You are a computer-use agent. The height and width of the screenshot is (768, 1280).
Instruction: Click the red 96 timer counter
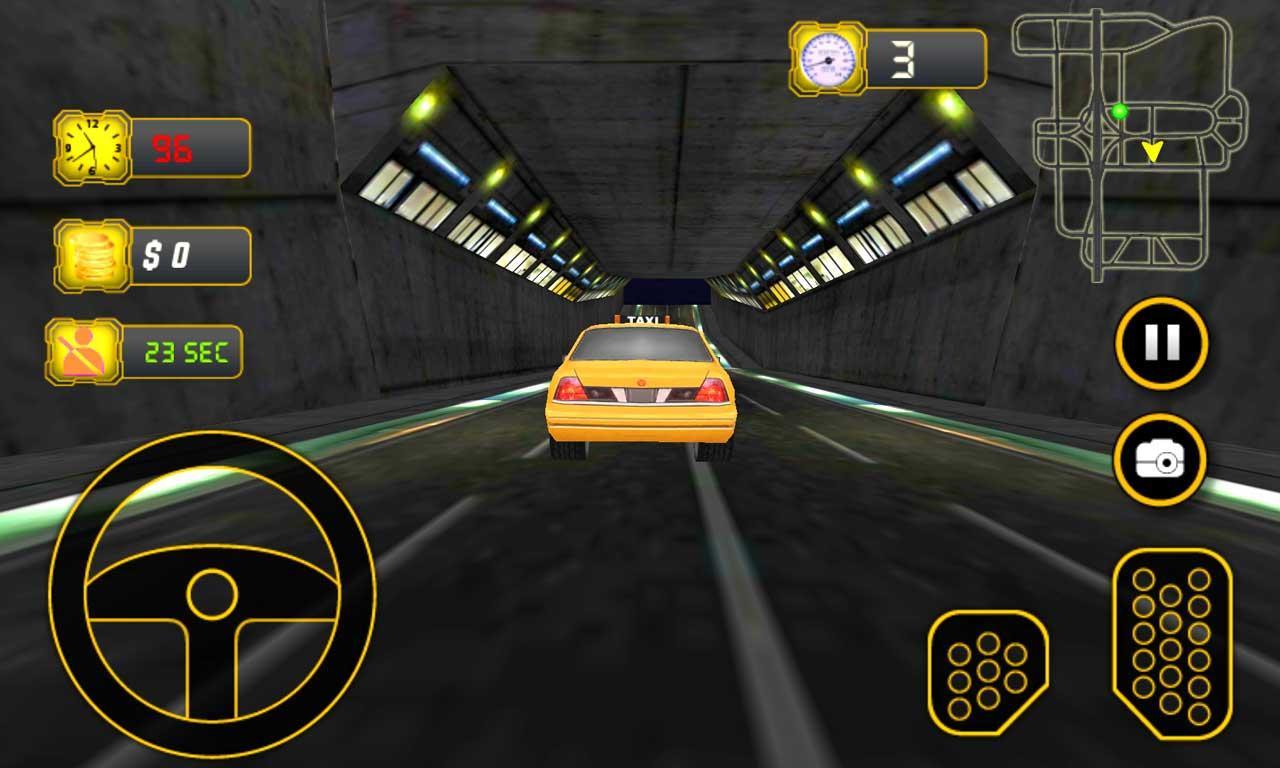point(172,147)
